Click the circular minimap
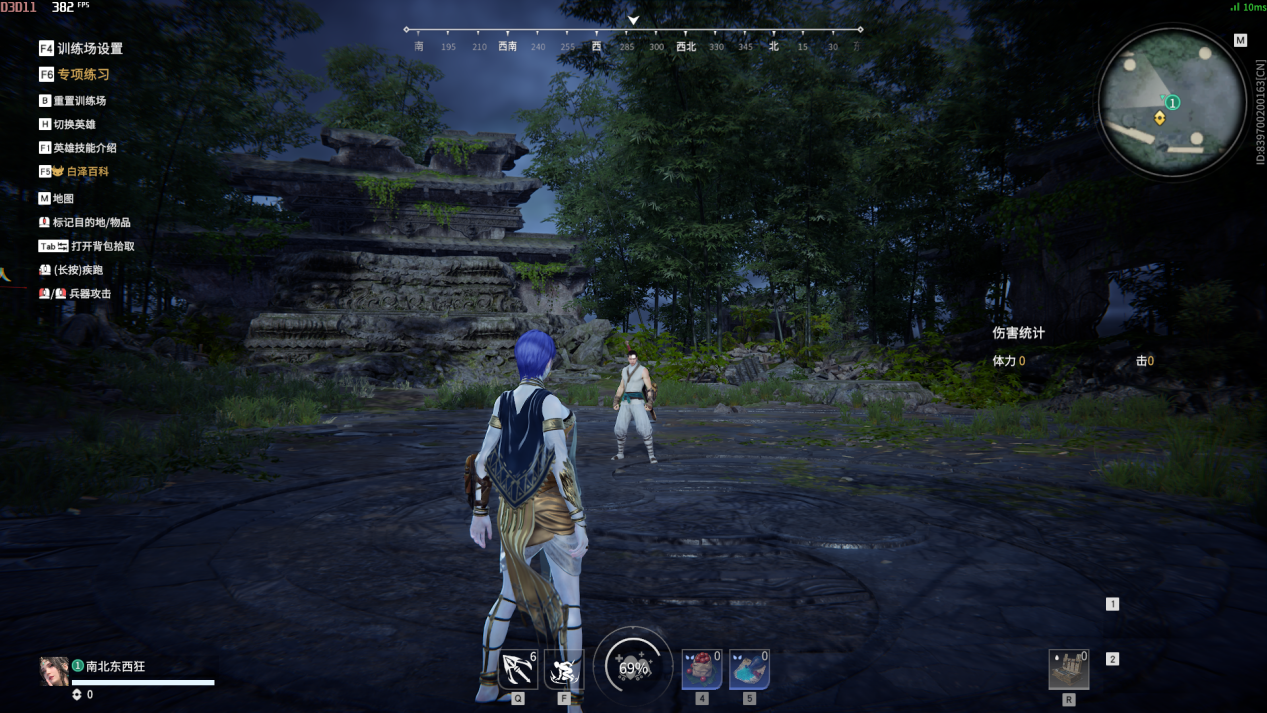1267x713 pixels. [x=1165, y=103]
